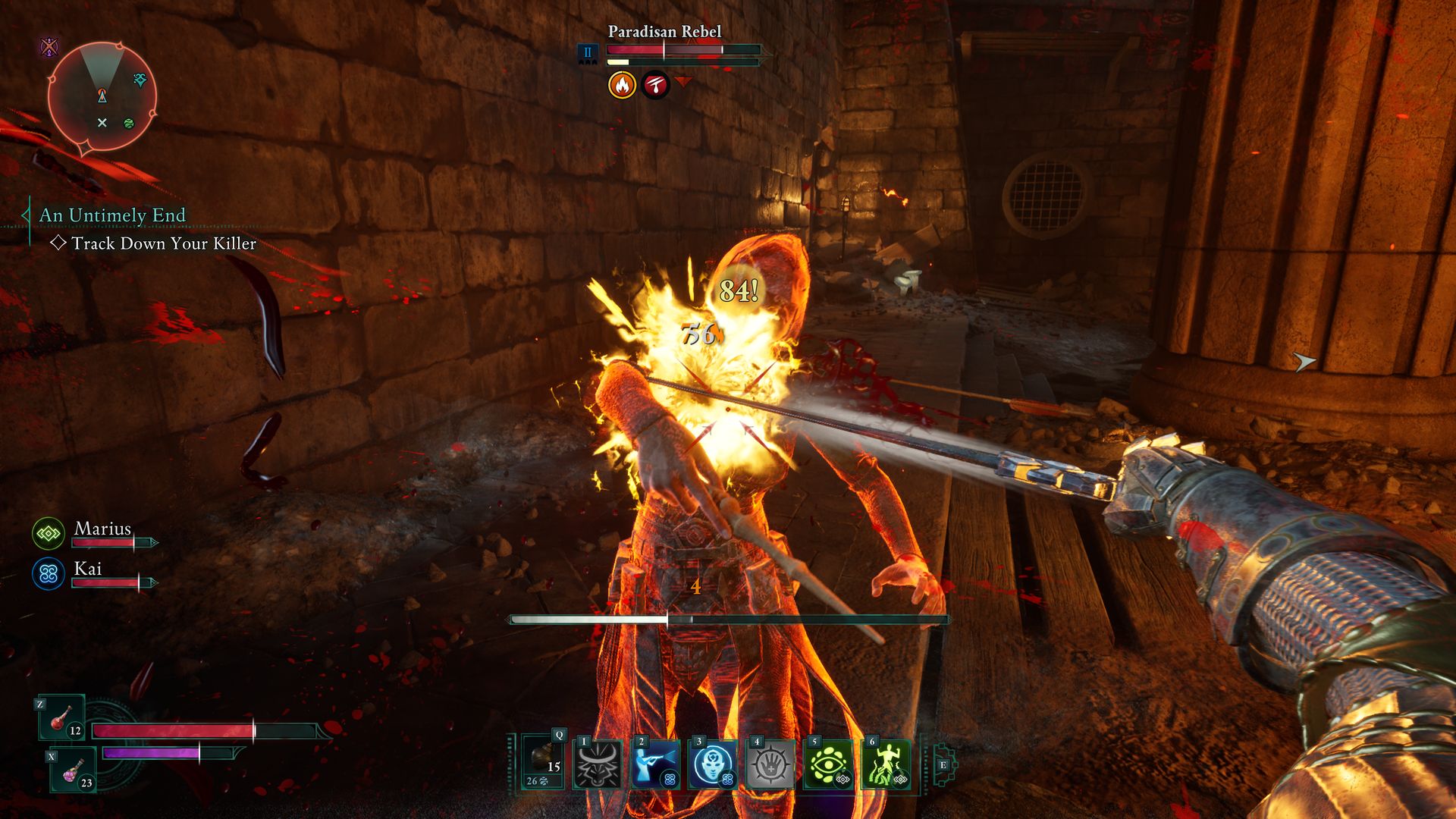Click the green marker on the minimap
The image size is (1456, 819).
pyautogui.click(x=129, y=123)
